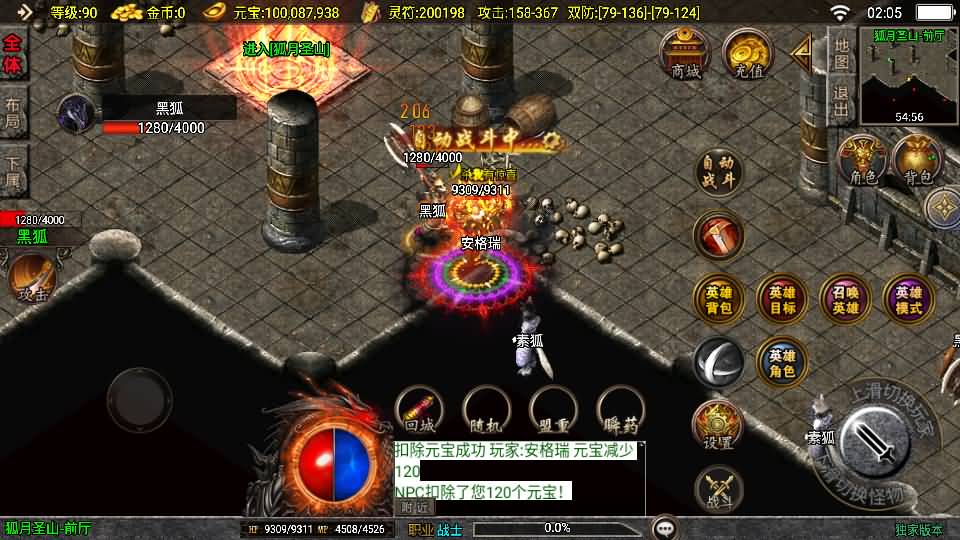The image size is (960, 540).
Task: Open the chat speech bubble button
Action: click(x=663, y=527)
